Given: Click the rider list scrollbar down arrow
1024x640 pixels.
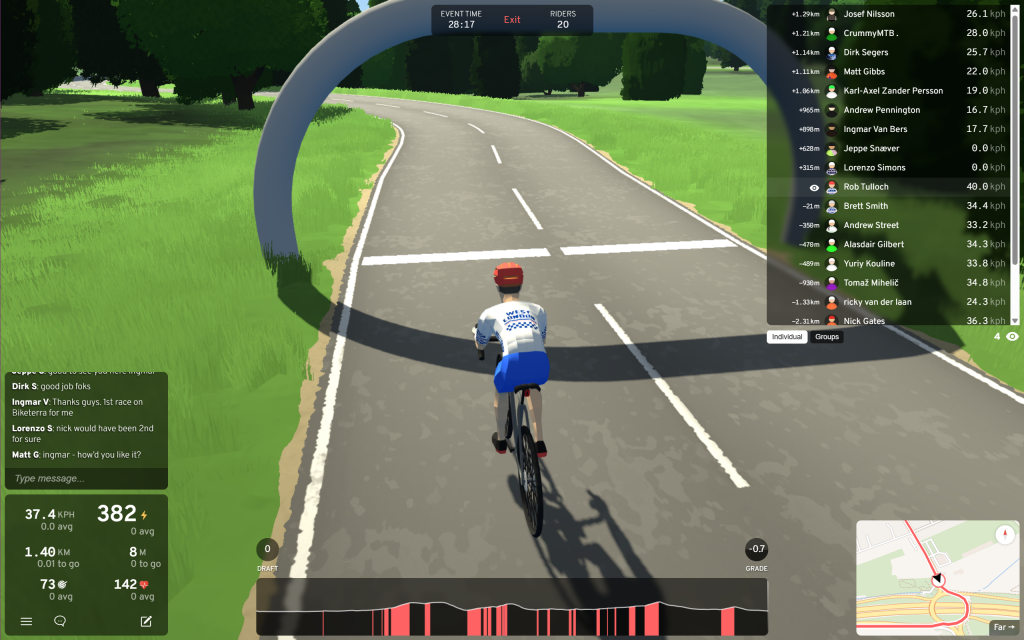Looking at the screenshot, I should [x=1015, y=320].
